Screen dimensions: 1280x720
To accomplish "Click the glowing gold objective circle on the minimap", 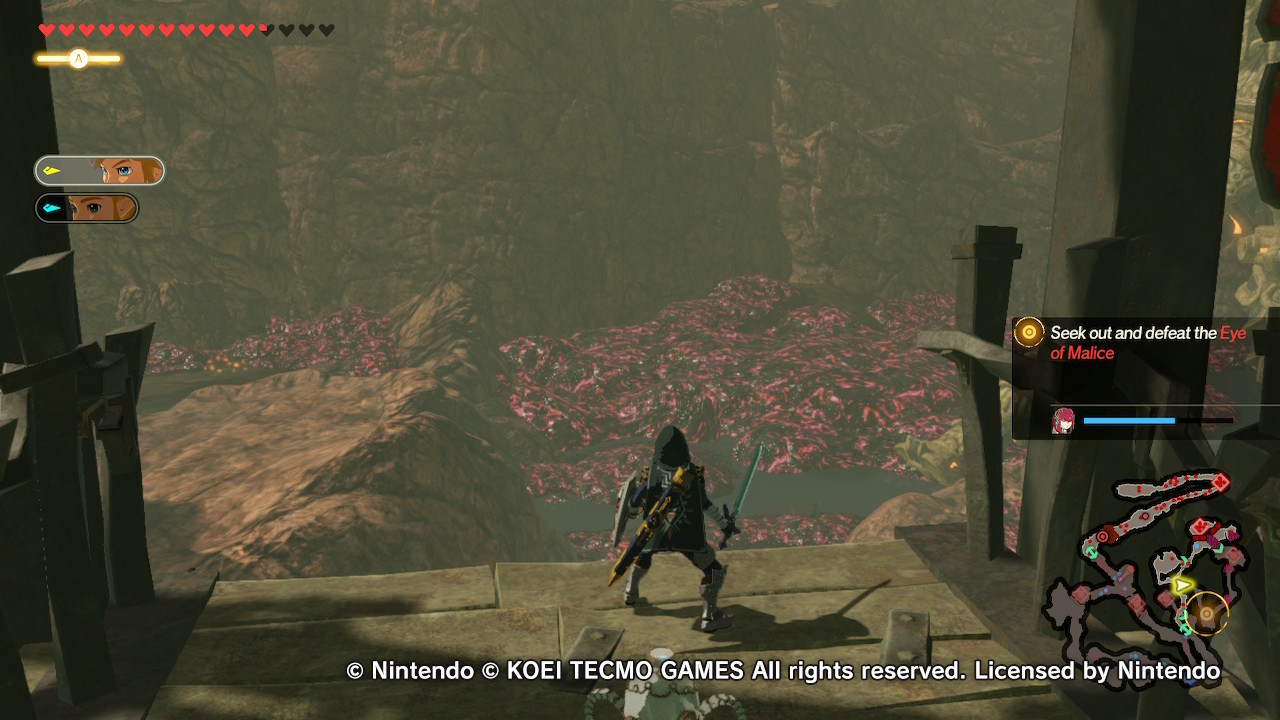I will (x=1206, y=614).
